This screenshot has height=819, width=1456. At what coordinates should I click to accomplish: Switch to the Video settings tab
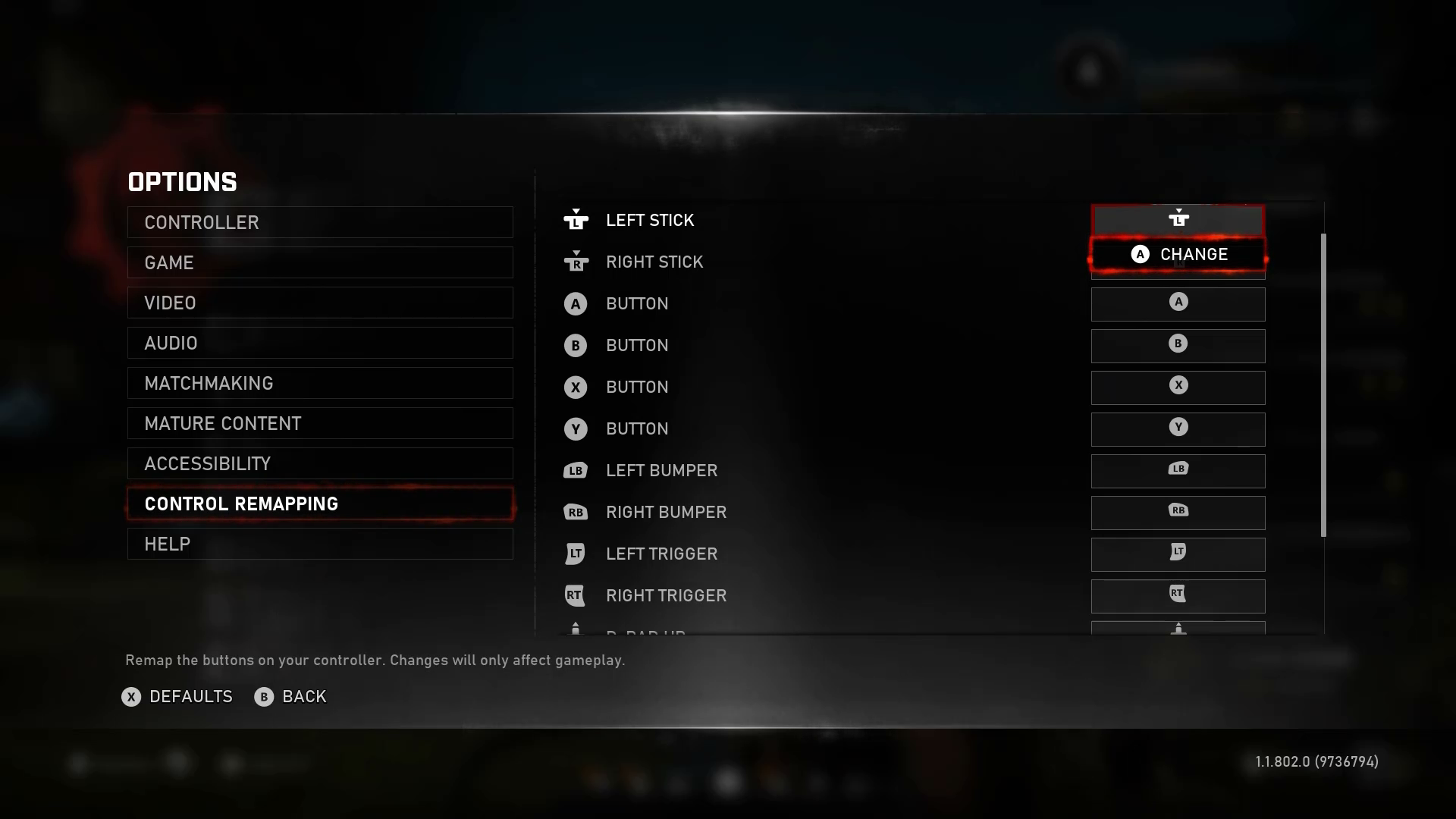(x=319, y=303)
